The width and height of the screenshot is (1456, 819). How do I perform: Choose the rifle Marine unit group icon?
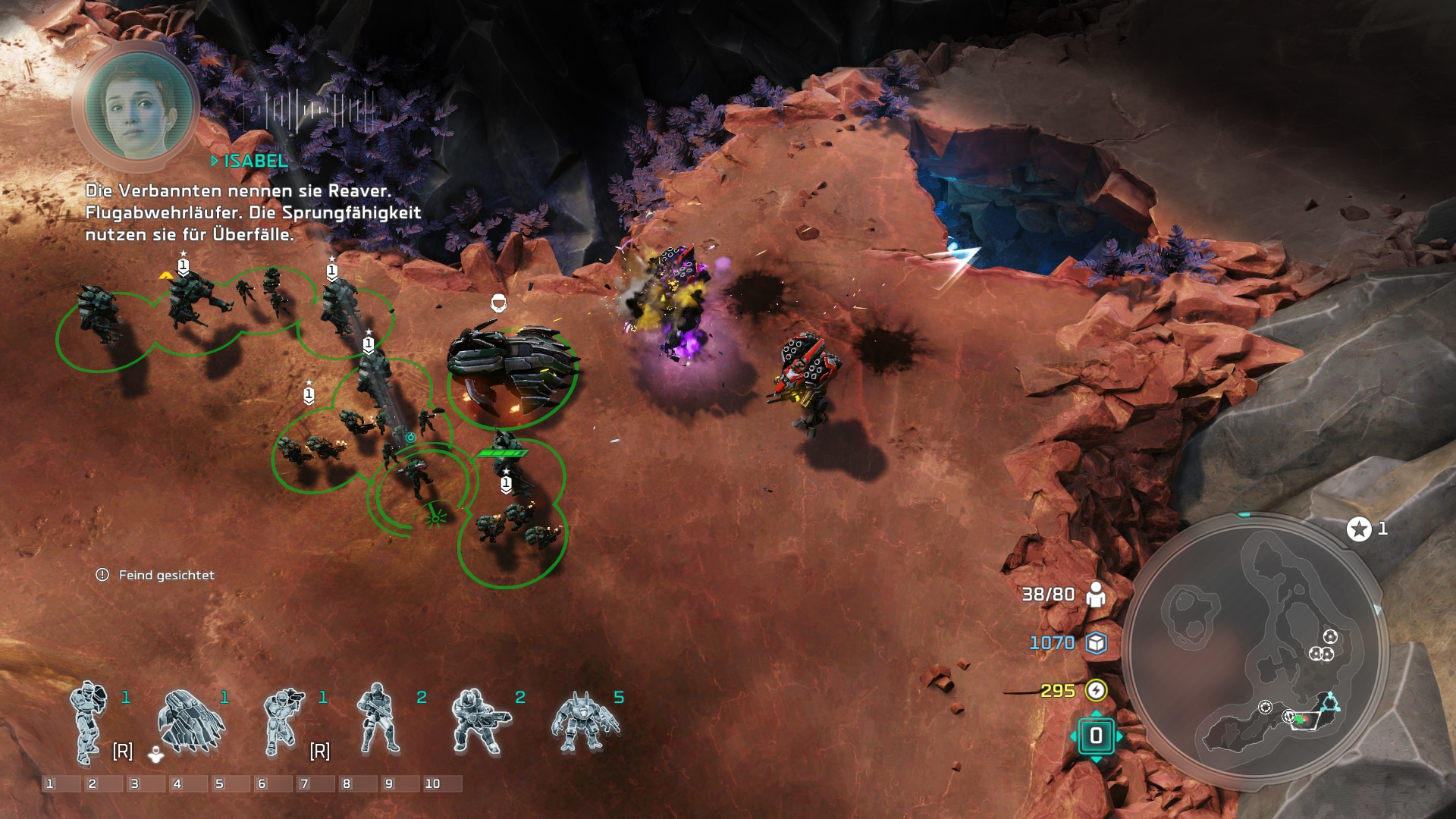pyautogui.click(x=379, y=720)
